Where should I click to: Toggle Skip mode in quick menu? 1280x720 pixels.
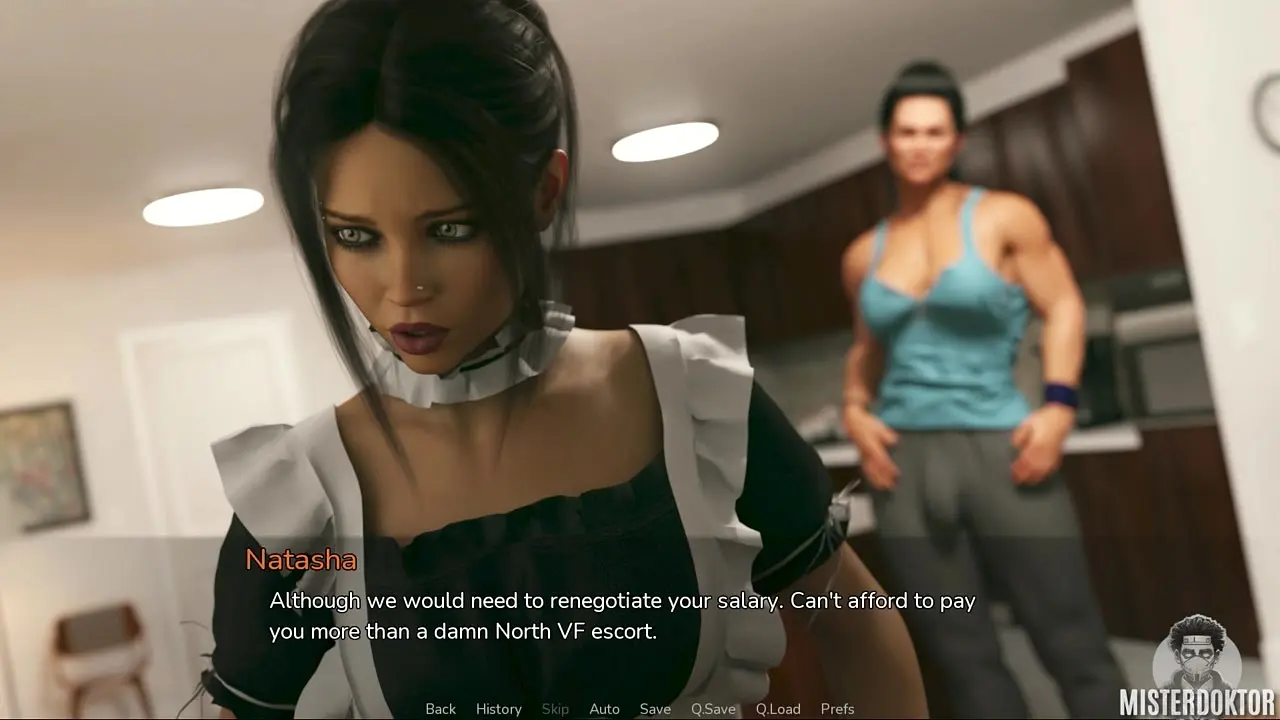[x=555, y=709]
